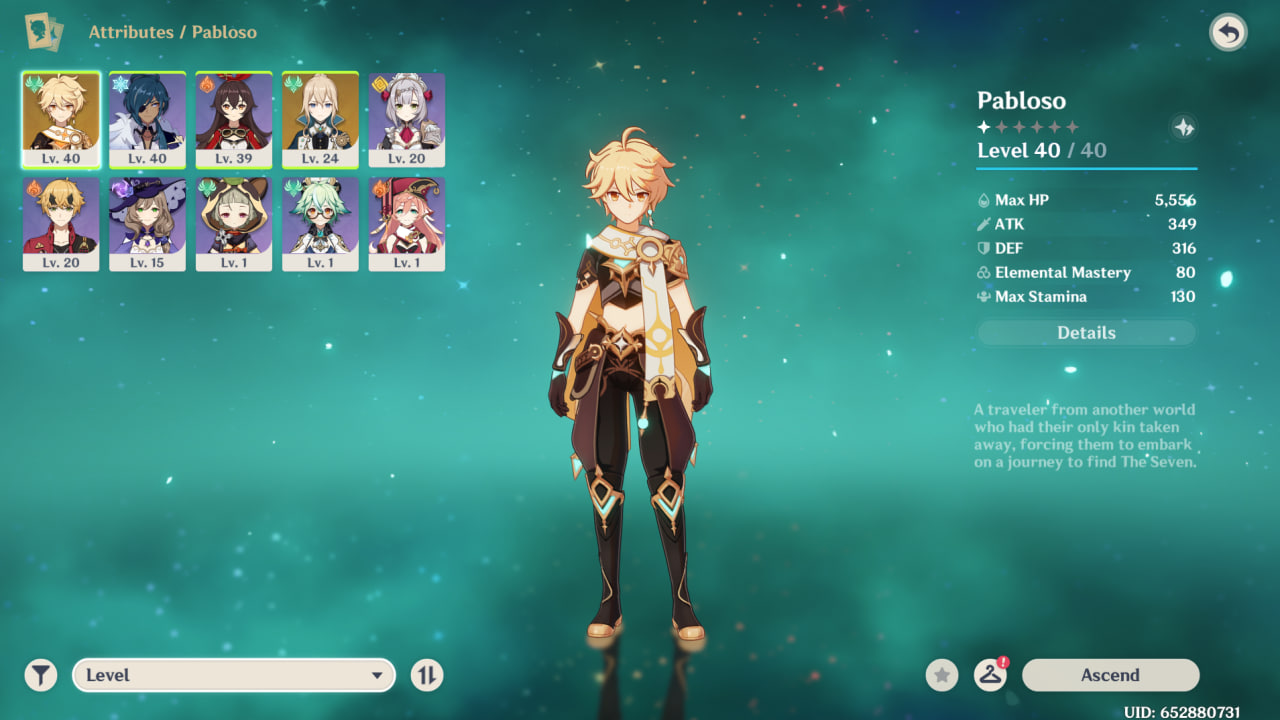
Task: Toggle the sort order arrows
Action: coord(426,675)
